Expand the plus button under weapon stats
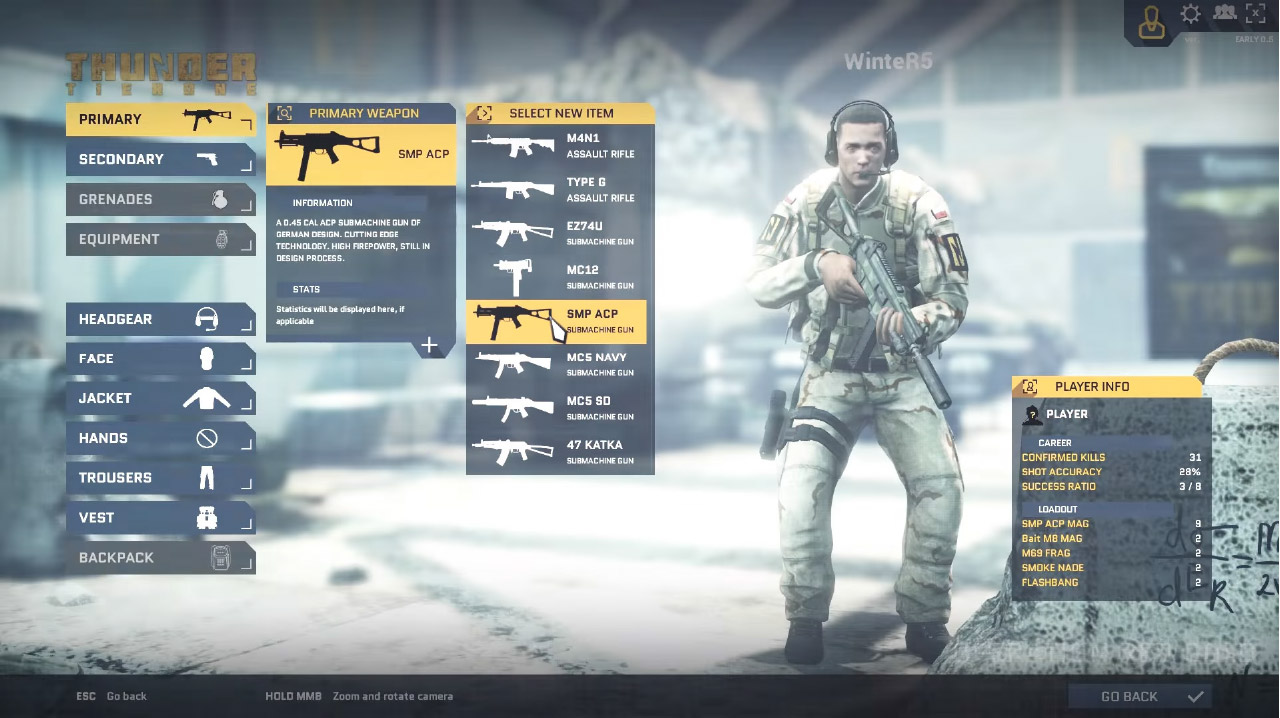The height and width of the screenshot is (718, 1280). click(429, 346)
